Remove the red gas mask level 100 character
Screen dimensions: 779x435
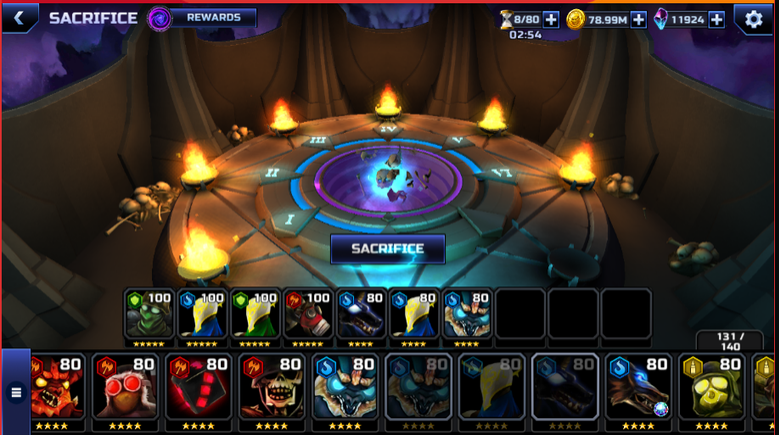pyautogui.click(x=306, y=314)
